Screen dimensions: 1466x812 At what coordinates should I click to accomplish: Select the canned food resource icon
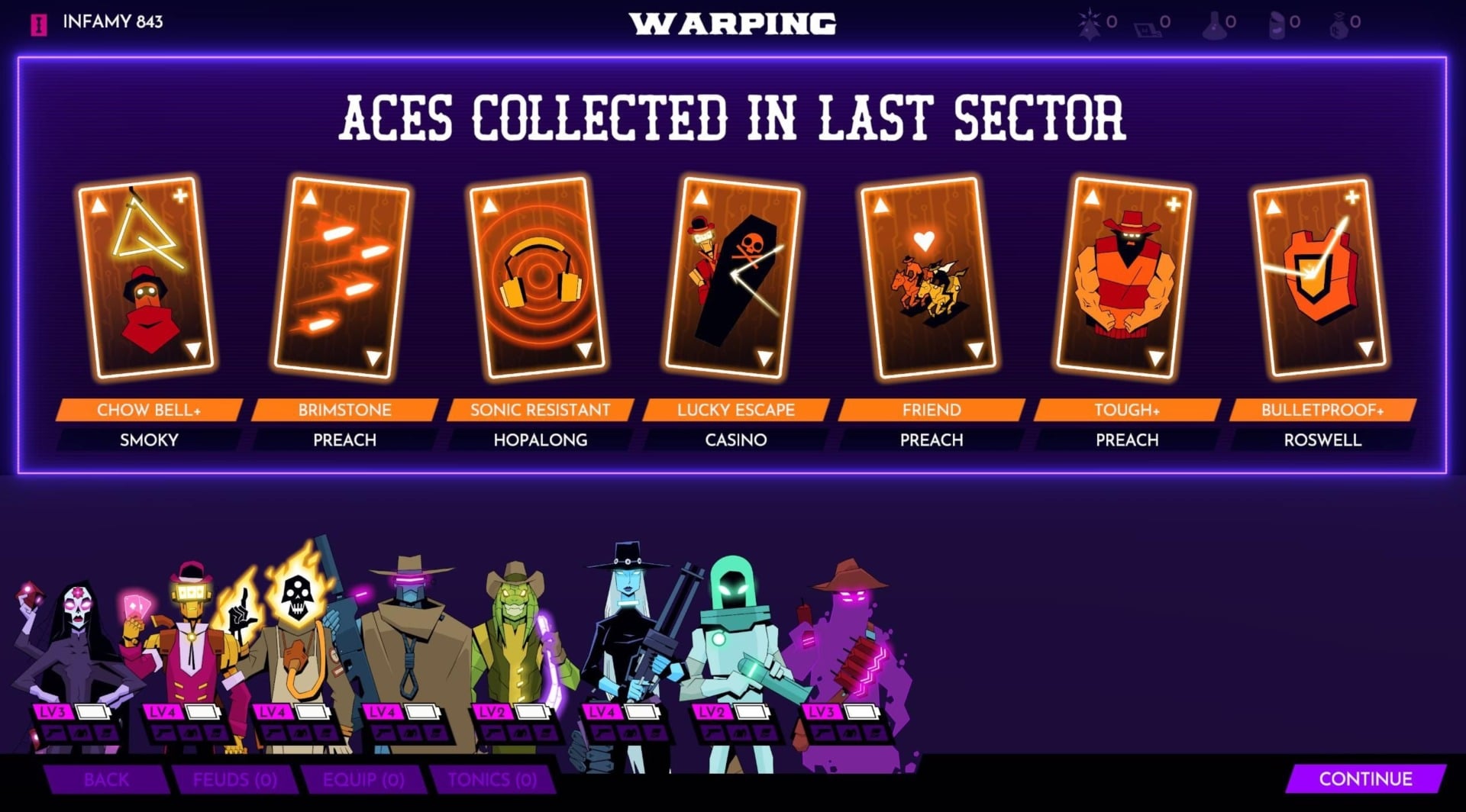click(1277, 24)
